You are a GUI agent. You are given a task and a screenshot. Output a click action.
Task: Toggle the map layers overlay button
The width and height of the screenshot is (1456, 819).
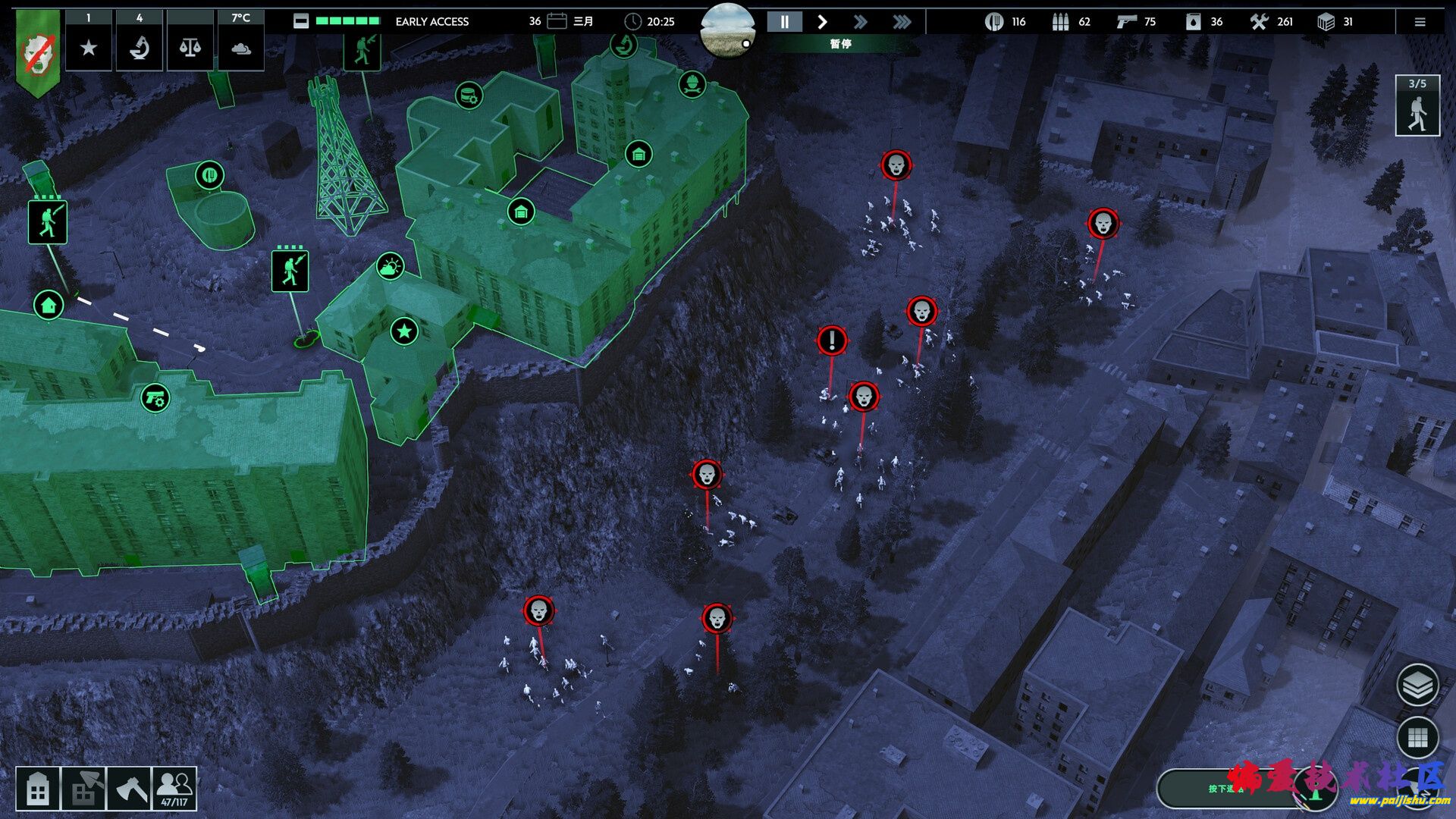point(1417,685)
